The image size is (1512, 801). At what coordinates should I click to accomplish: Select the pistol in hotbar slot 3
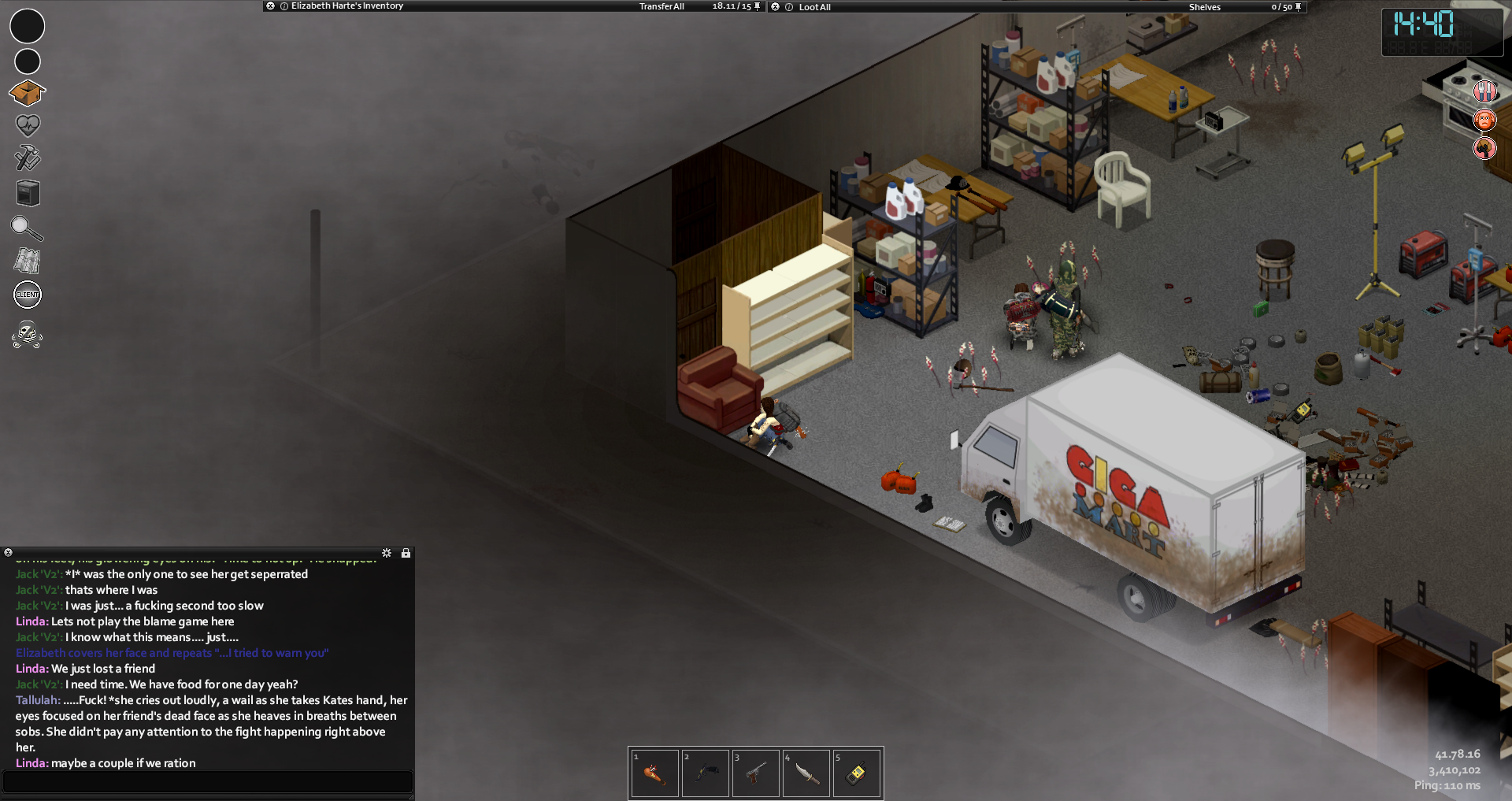[x=755, y=773]
